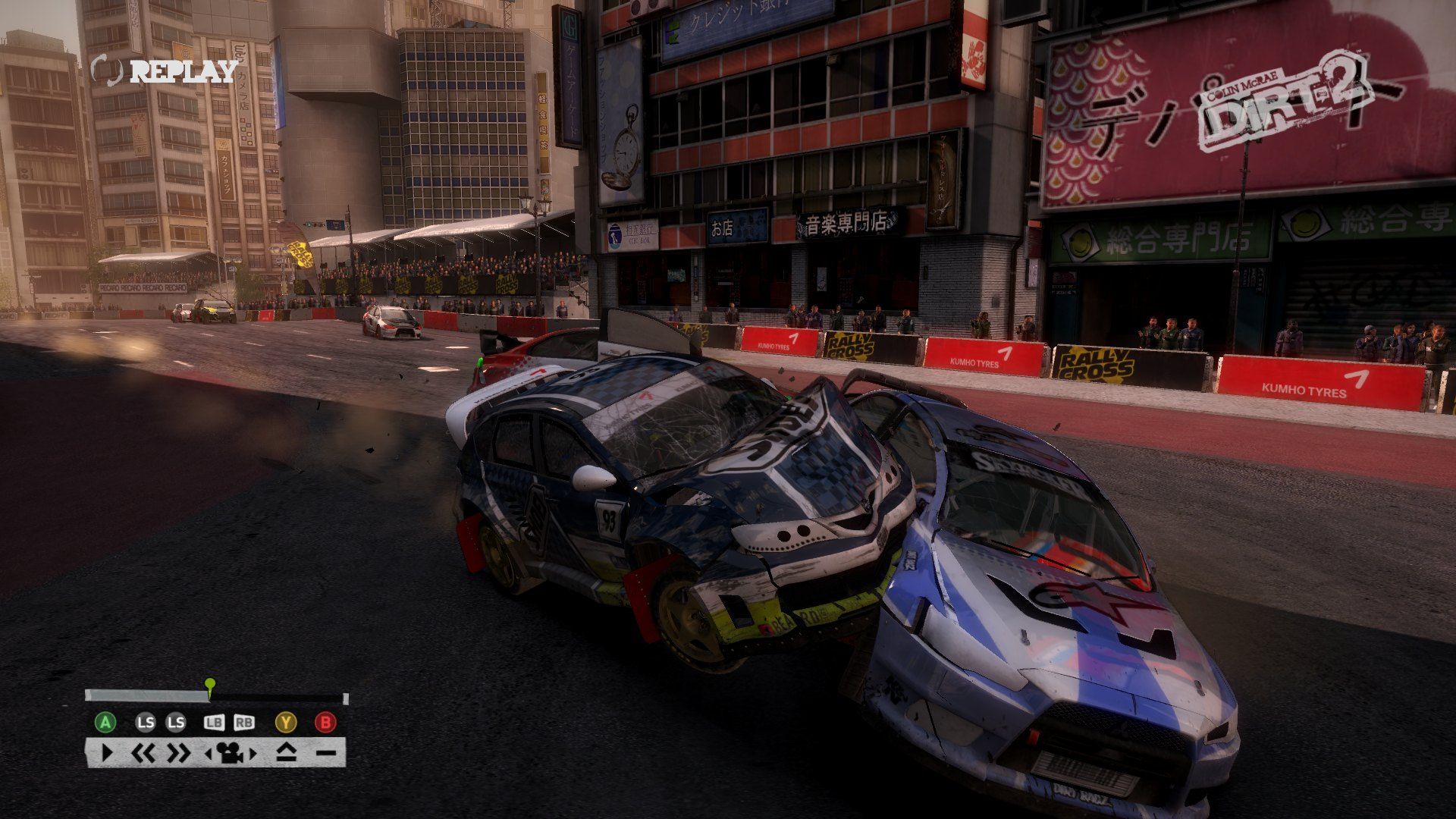Fast-forward the replay with the double-right arrows
1456x819 pixels.
point(179,754)
